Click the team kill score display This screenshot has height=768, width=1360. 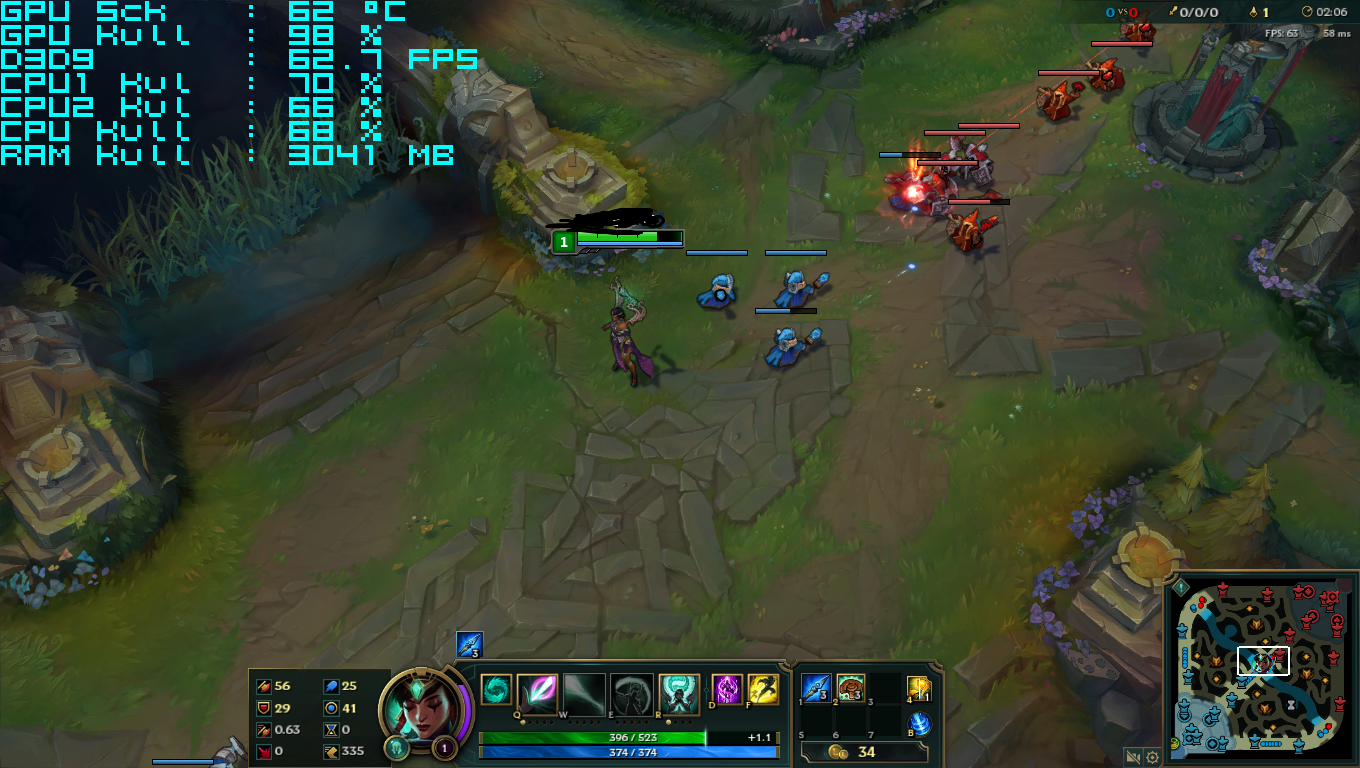1121,12
